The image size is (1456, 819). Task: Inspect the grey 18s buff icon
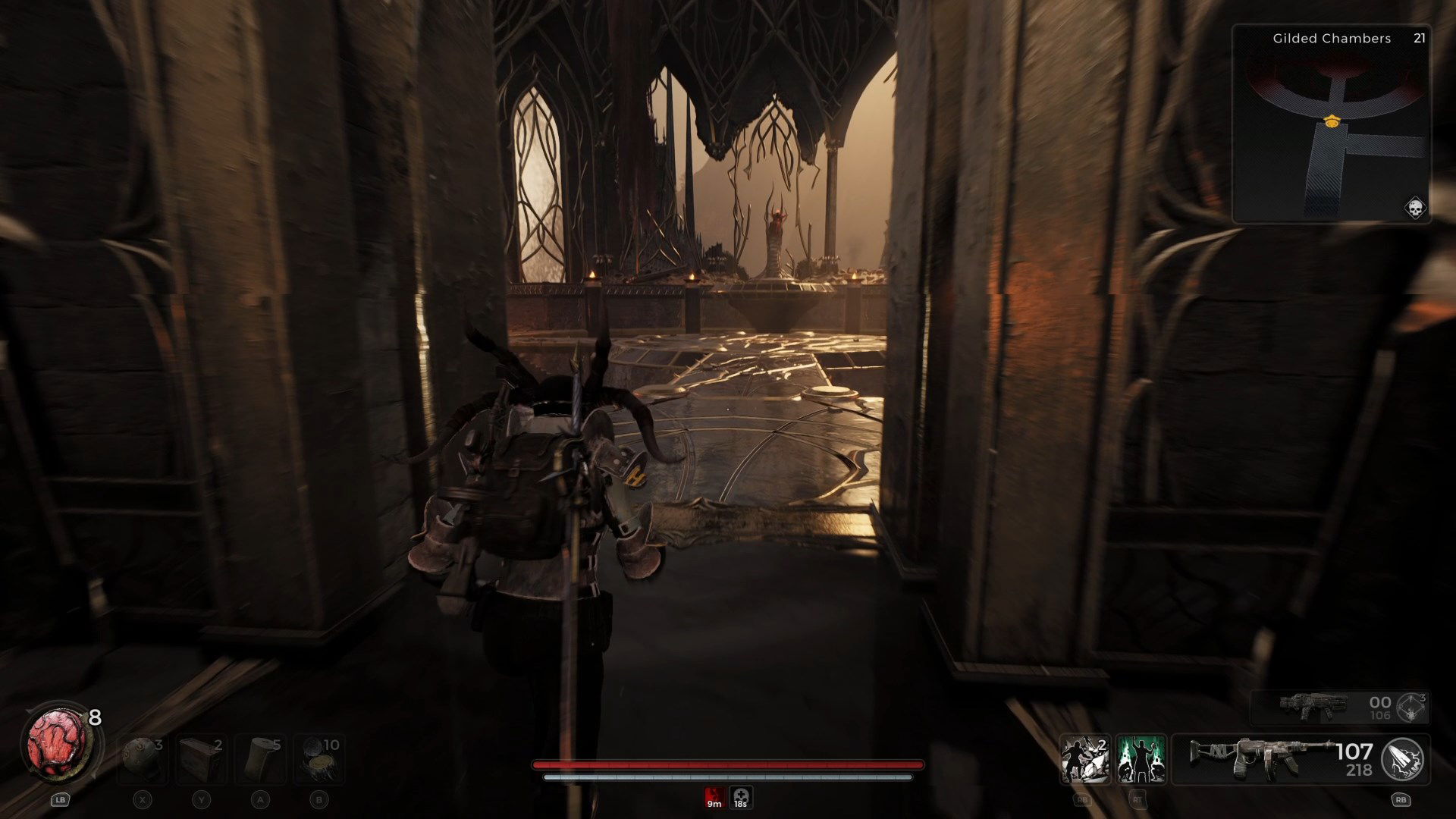(741, 798)
